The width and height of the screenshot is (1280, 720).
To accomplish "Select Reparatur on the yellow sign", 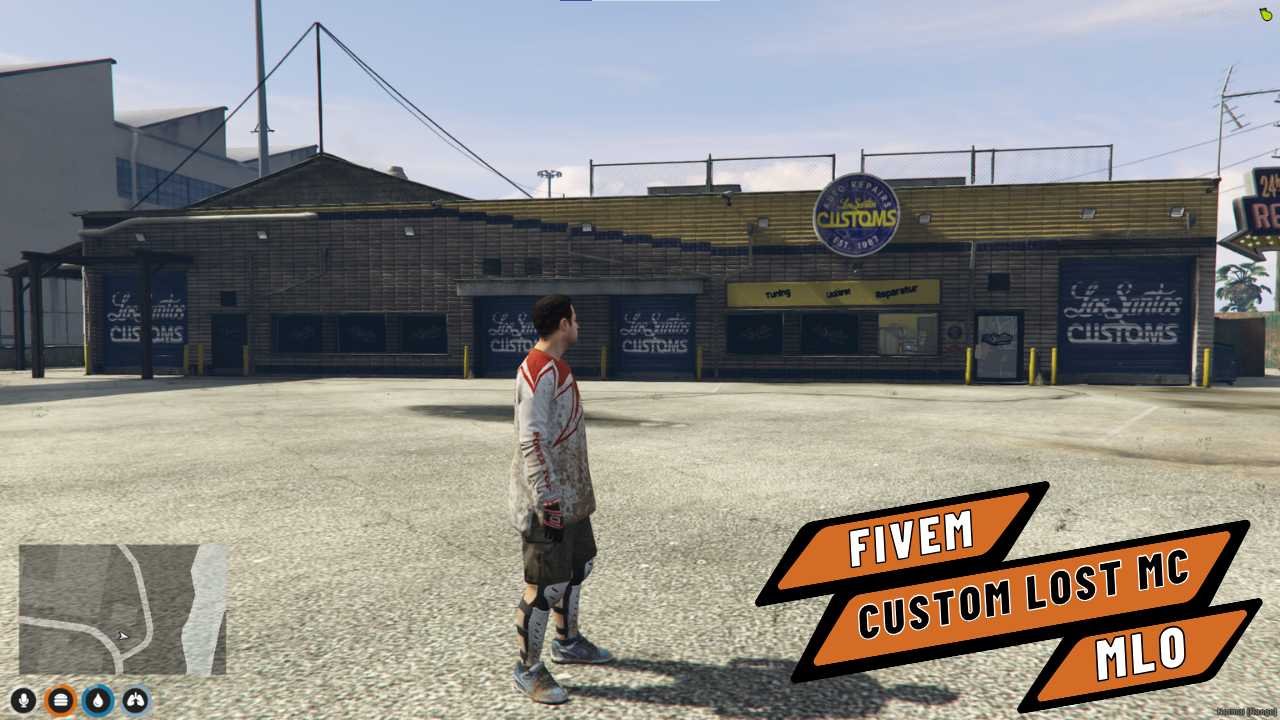I will click(899, 291).
